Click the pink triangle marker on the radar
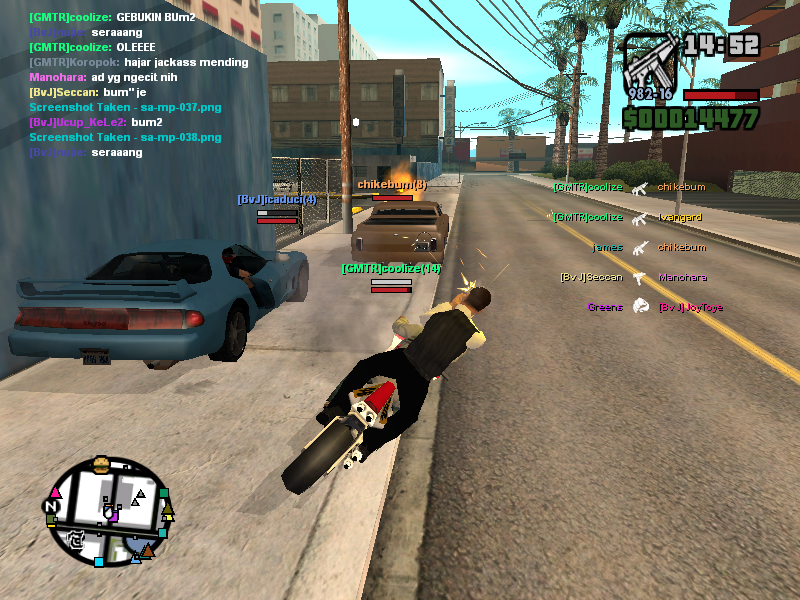 coord(56,493)
